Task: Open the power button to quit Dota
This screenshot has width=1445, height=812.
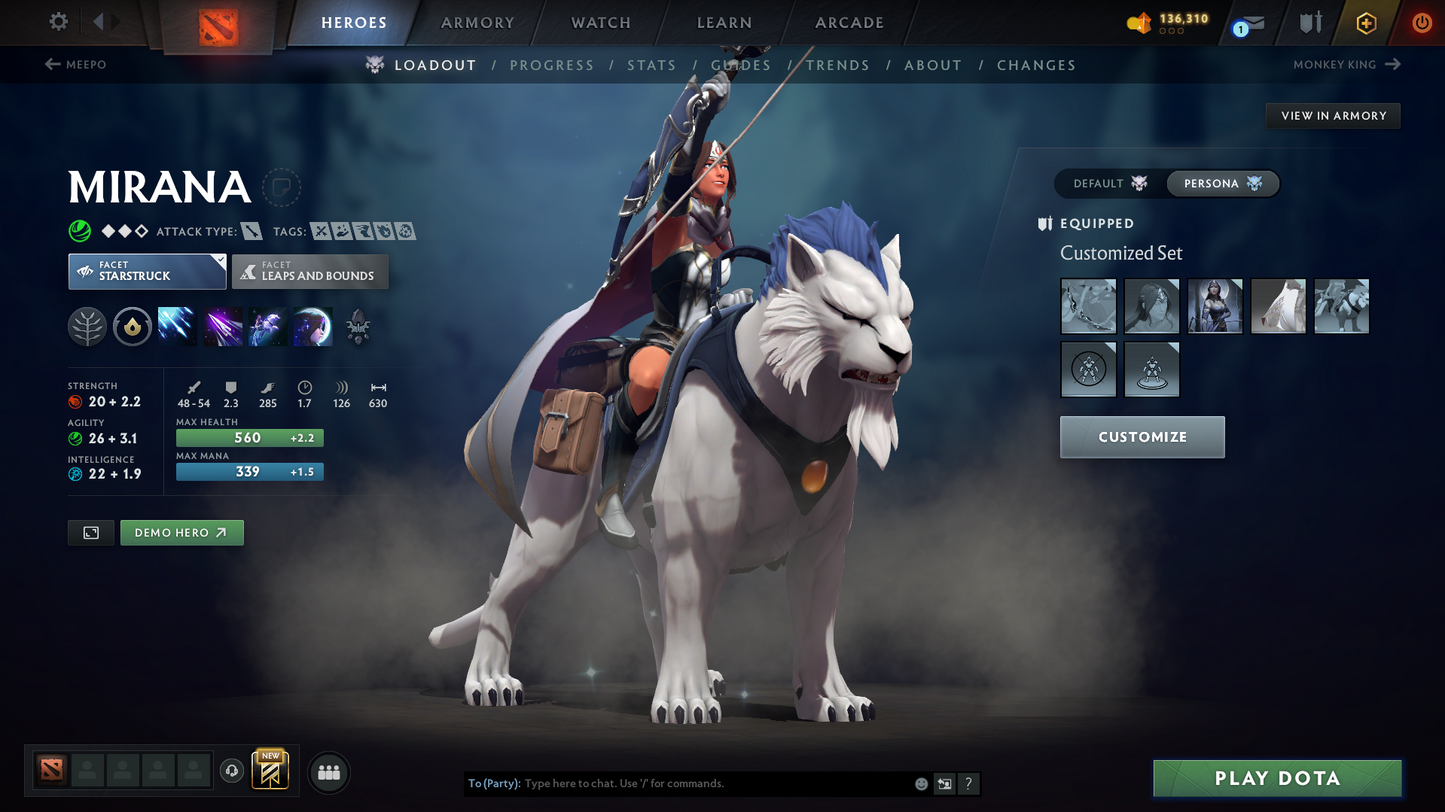Action: [1421, 22]
